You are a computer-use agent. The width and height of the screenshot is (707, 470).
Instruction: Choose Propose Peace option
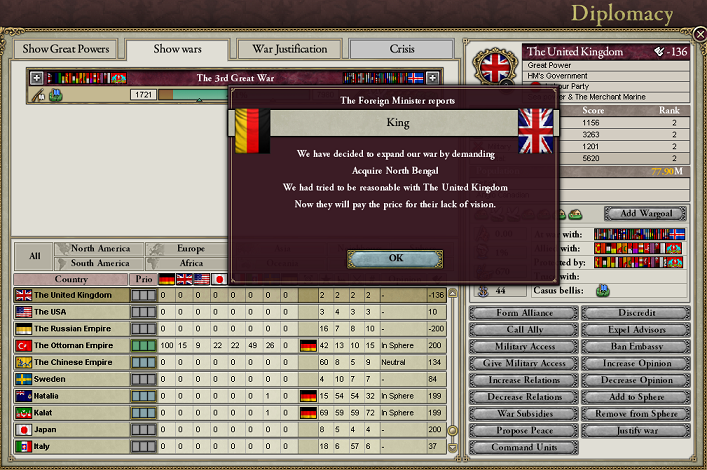coord(522,432)
